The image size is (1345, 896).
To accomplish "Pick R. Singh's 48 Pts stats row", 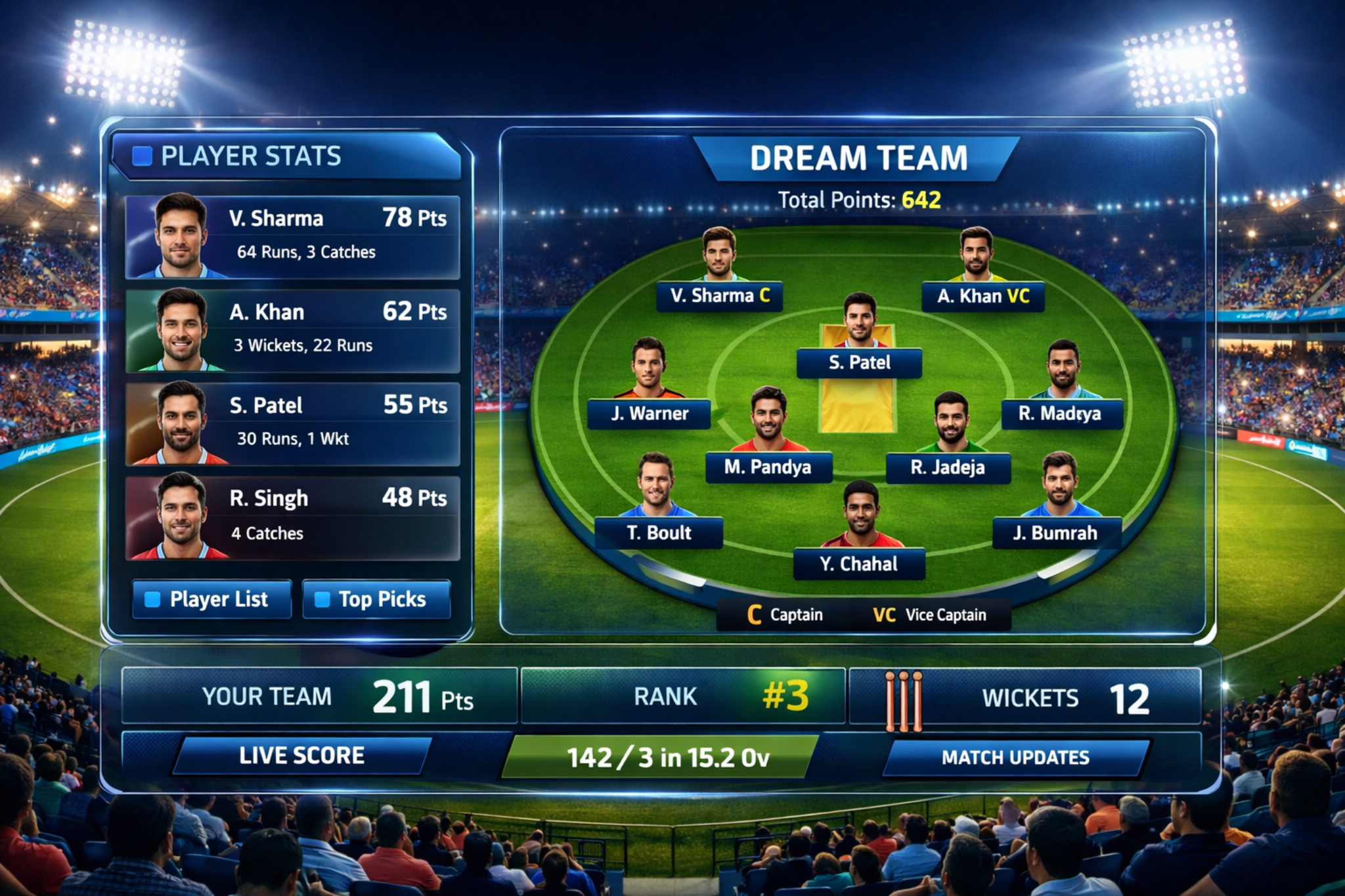I will click(293, 518).
